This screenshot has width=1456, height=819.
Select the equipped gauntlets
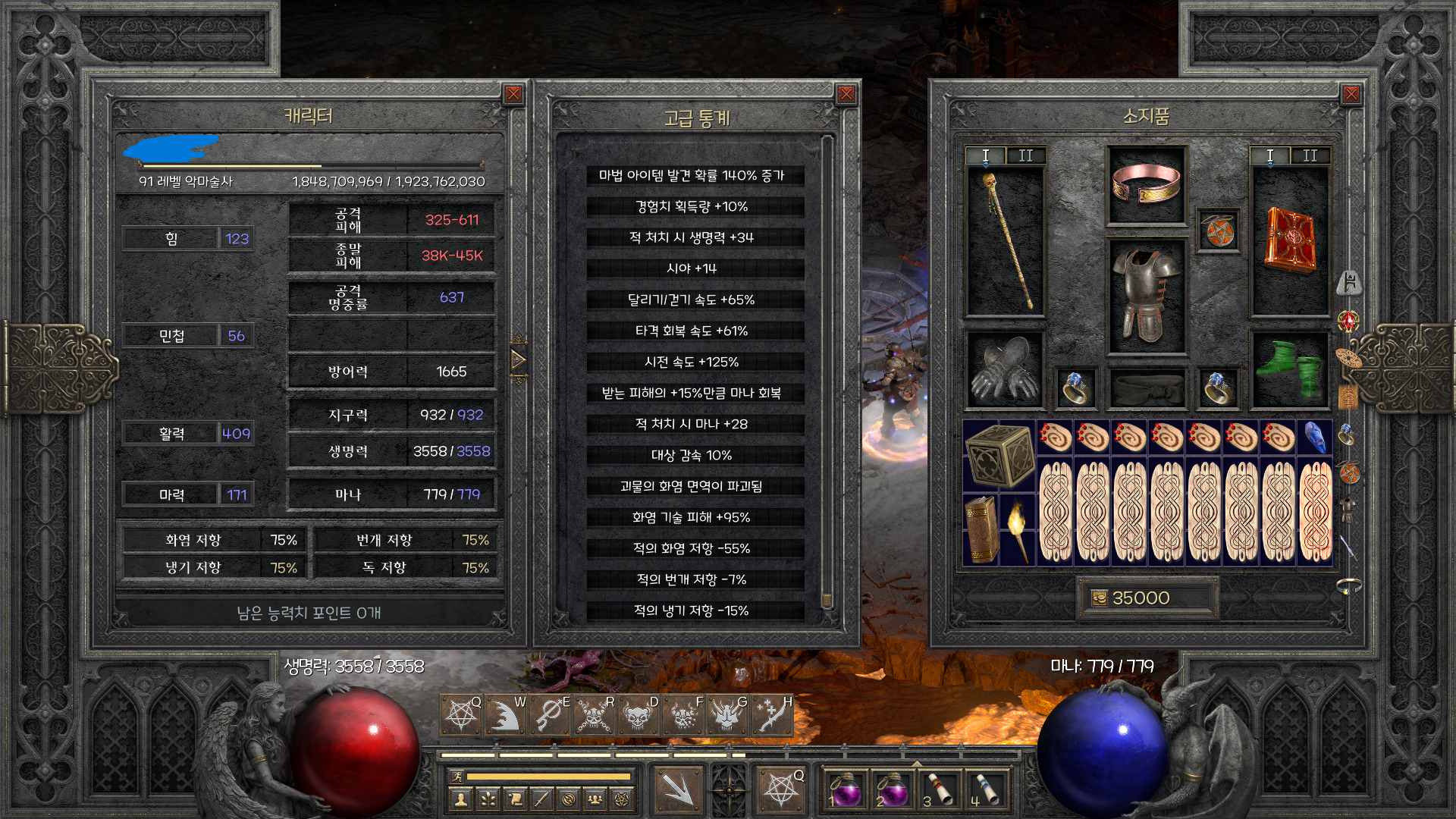(x=1006, y=369)
